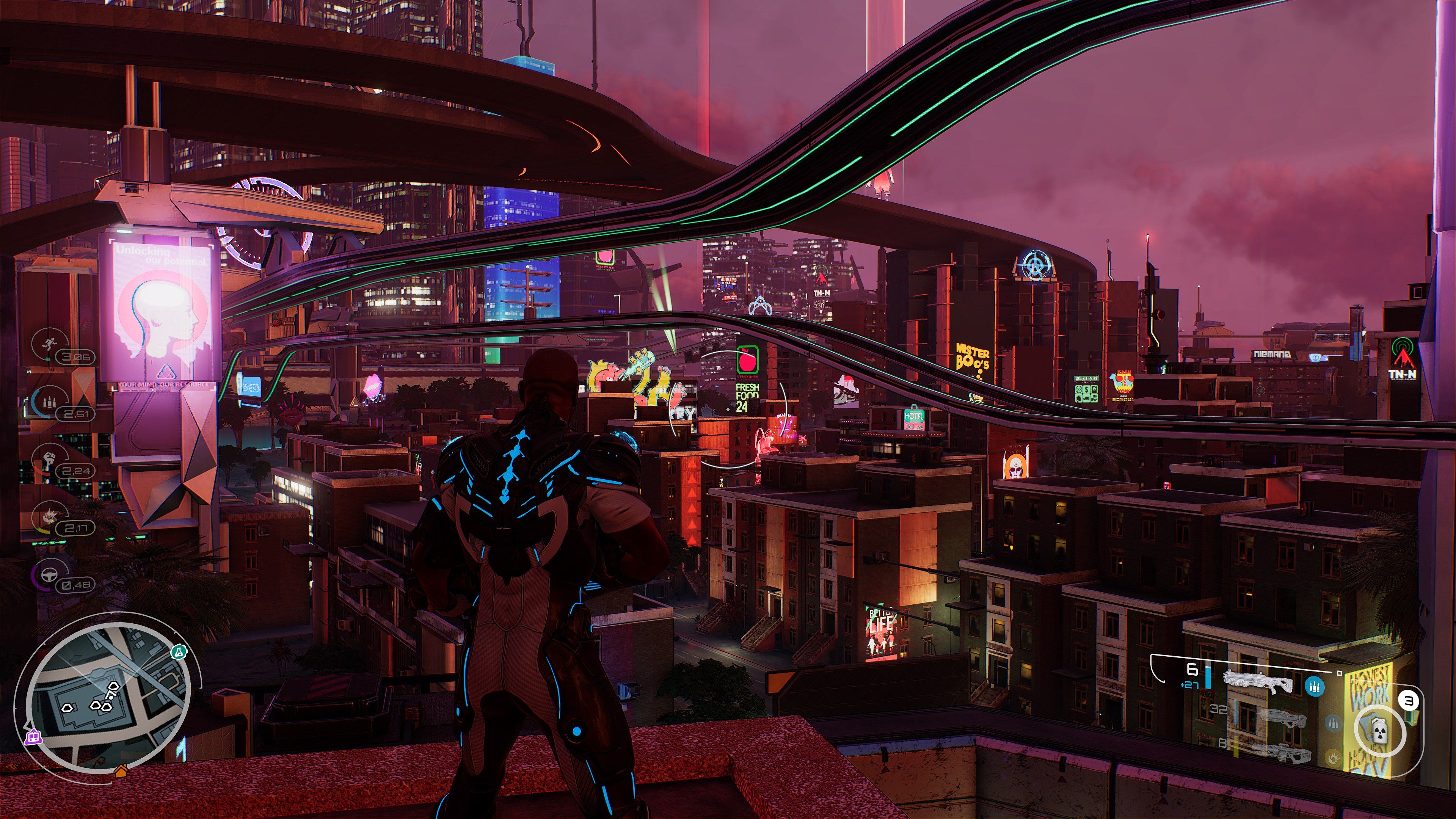The width and height of the screenshot is (1456, 819).
Task: Switch to the second weapon with 32 ammo
Action: click(x=1282, y=719)
